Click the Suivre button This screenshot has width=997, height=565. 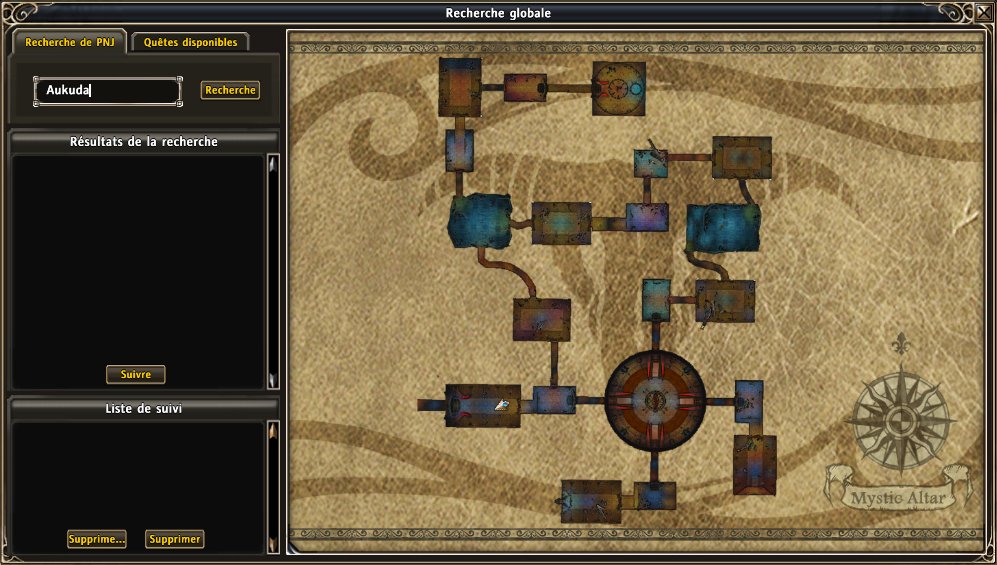click(x=136, y=375)
